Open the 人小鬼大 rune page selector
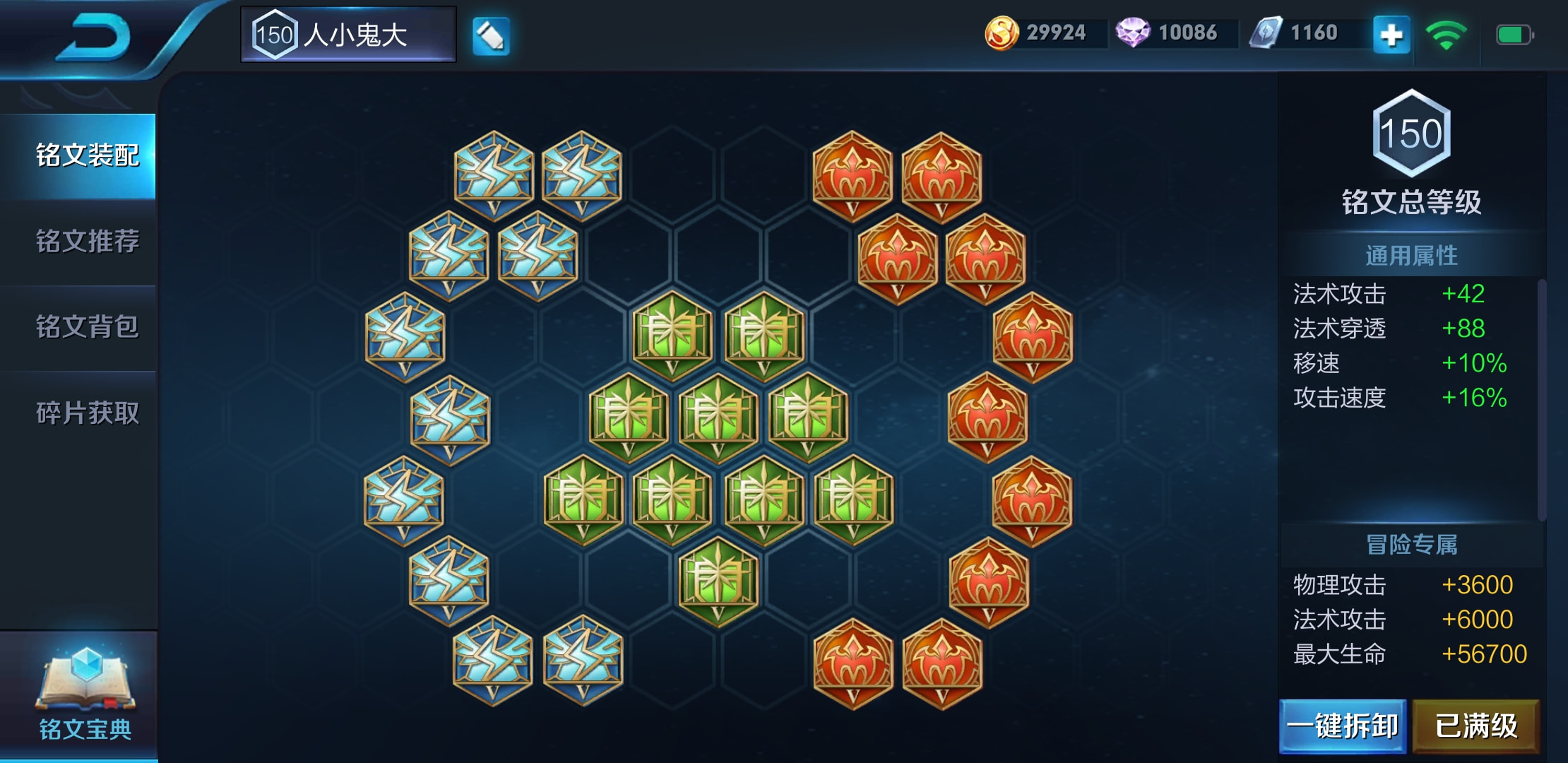Screen dimensions: 1568x763 tap(348, 35)
